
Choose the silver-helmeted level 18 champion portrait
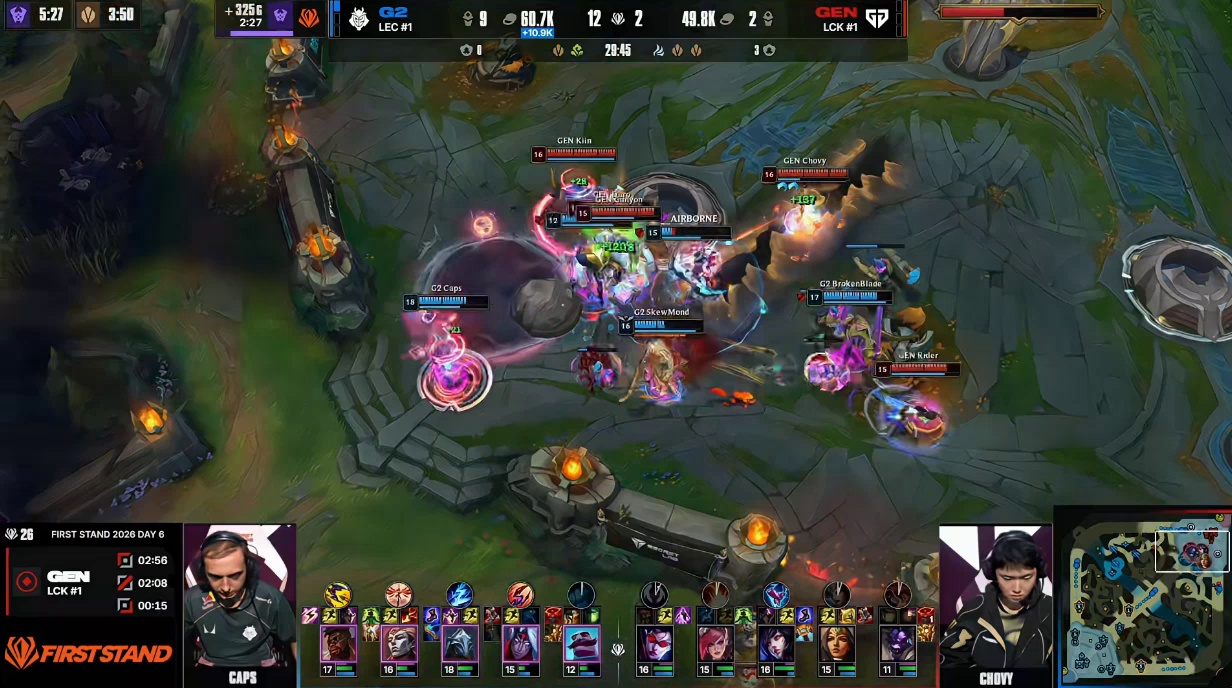tap(460, 644)
